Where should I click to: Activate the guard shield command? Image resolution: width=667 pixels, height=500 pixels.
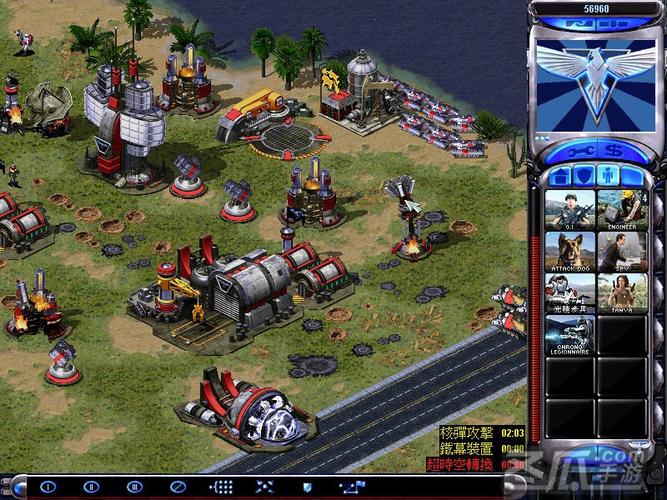tap(308, 487)
